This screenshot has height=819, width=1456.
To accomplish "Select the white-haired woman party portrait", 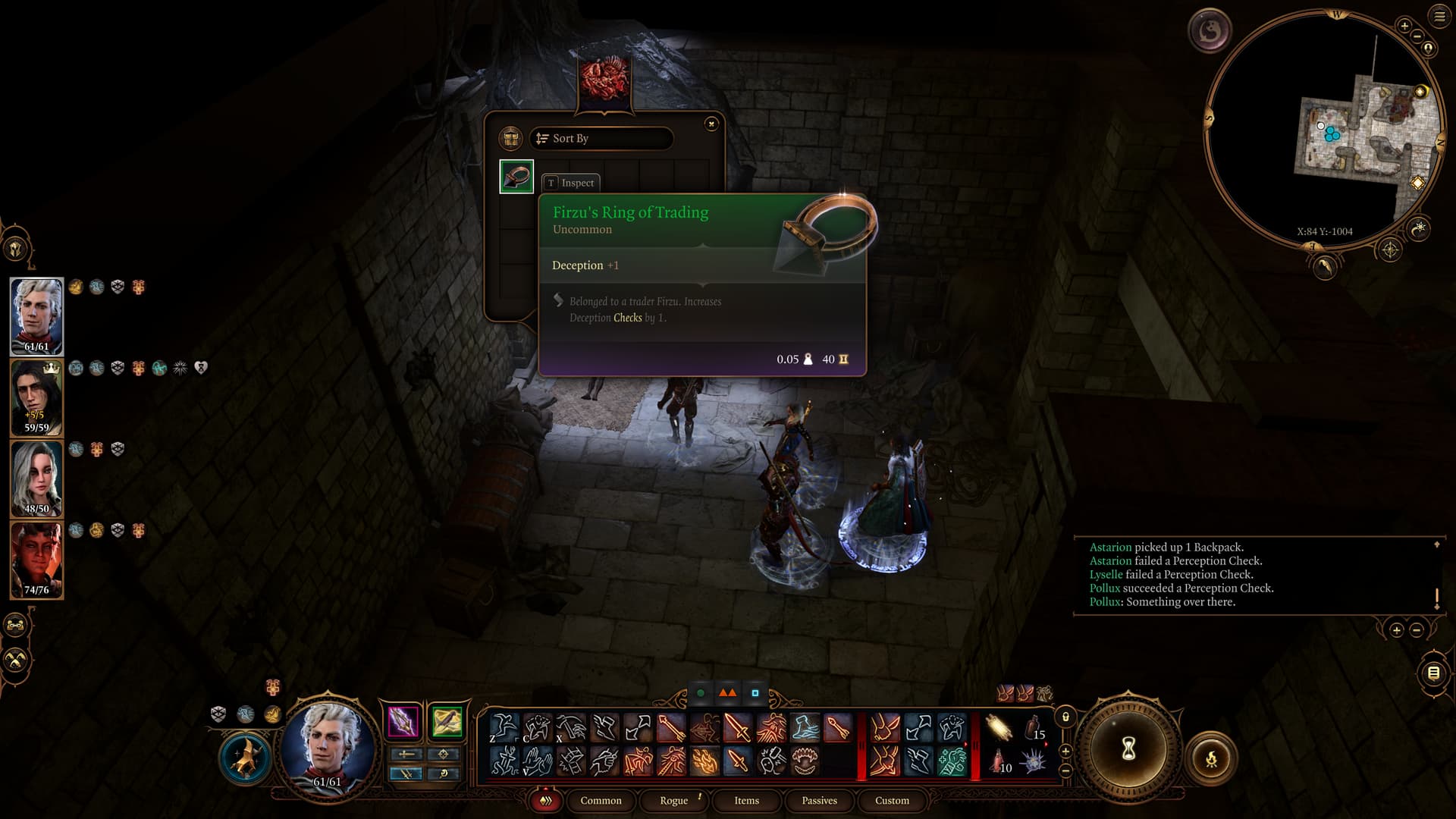I will pyautogui.click(x=36, y=479).
